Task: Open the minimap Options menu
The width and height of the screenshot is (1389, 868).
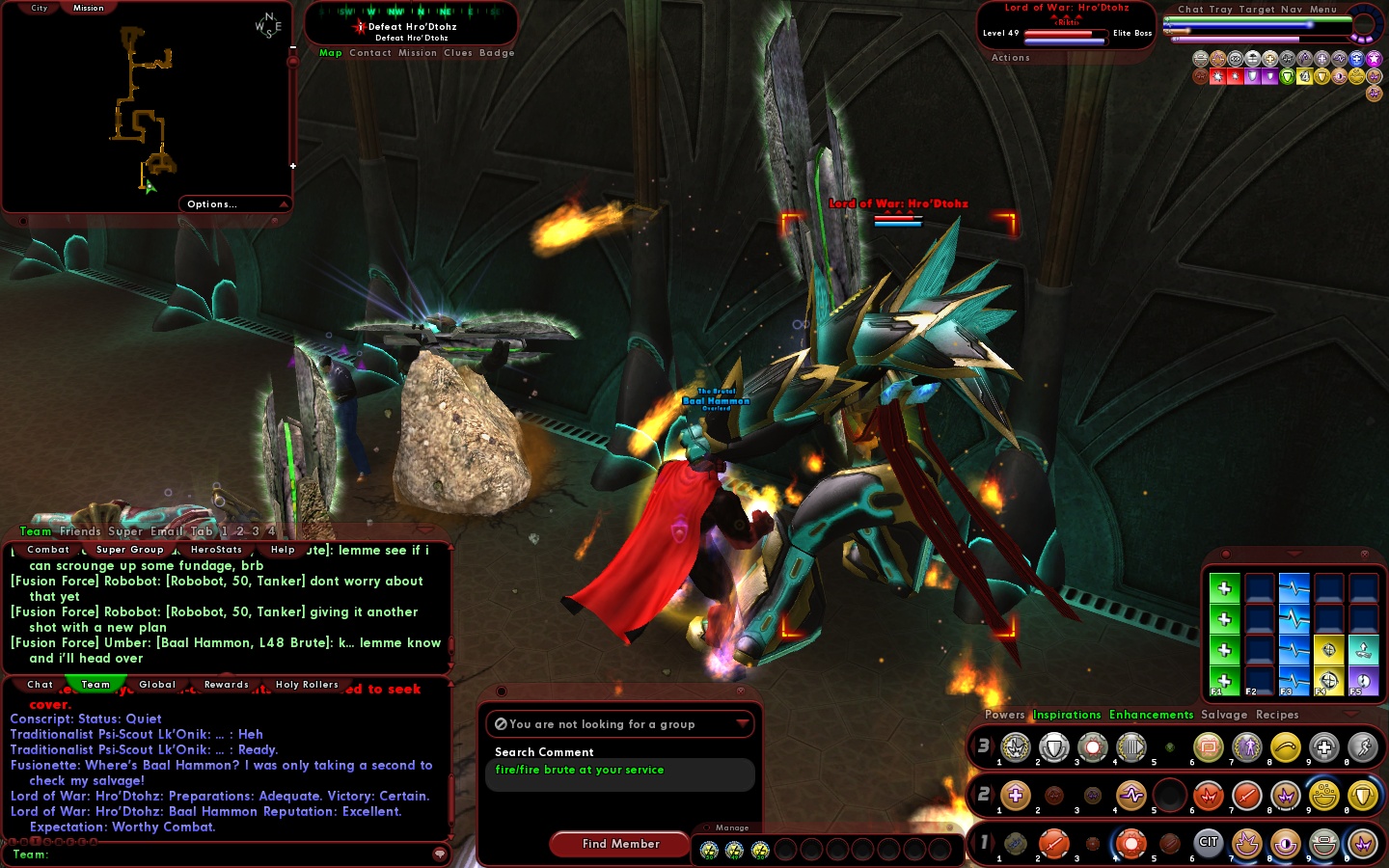Action: coord(212,204)
